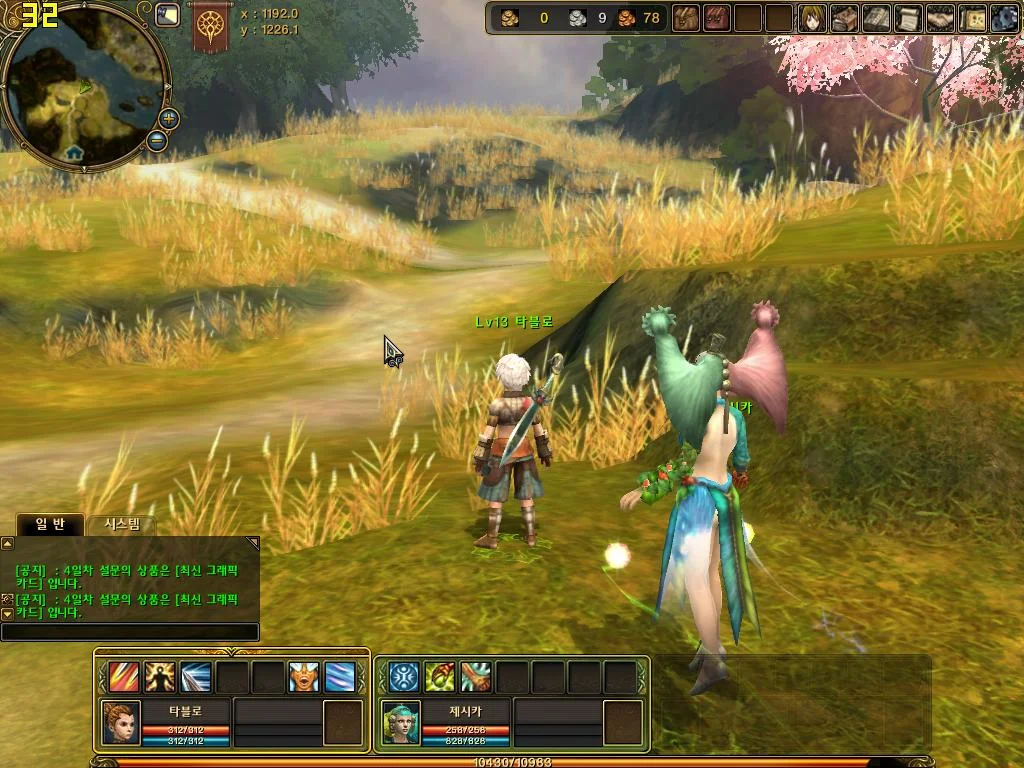The width and height of the screenshot is (1024, 768).
Task: Zoom in the minimap with plus button
Action: tap(169, 118)
